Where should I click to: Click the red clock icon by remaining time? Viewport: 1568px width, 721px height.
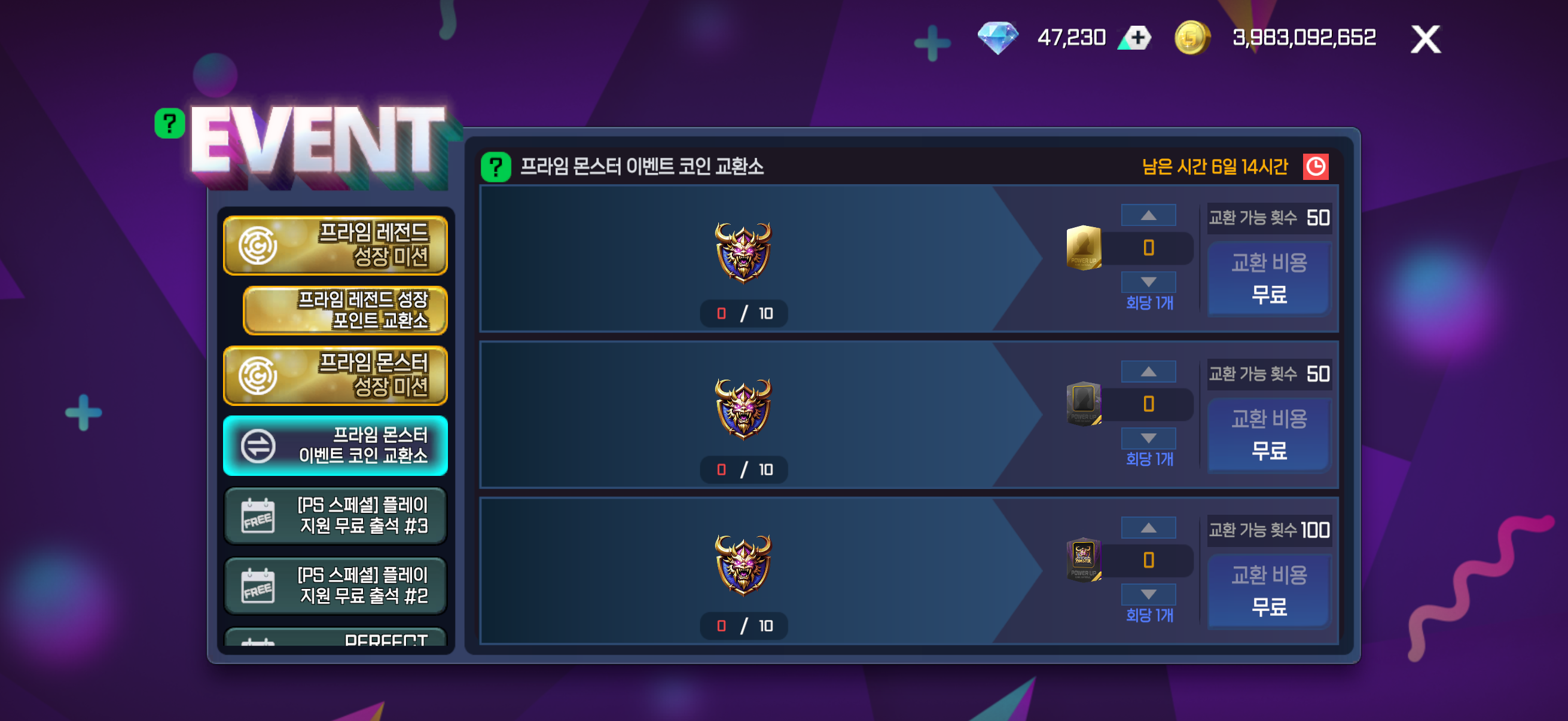(x=1315, y=167)
